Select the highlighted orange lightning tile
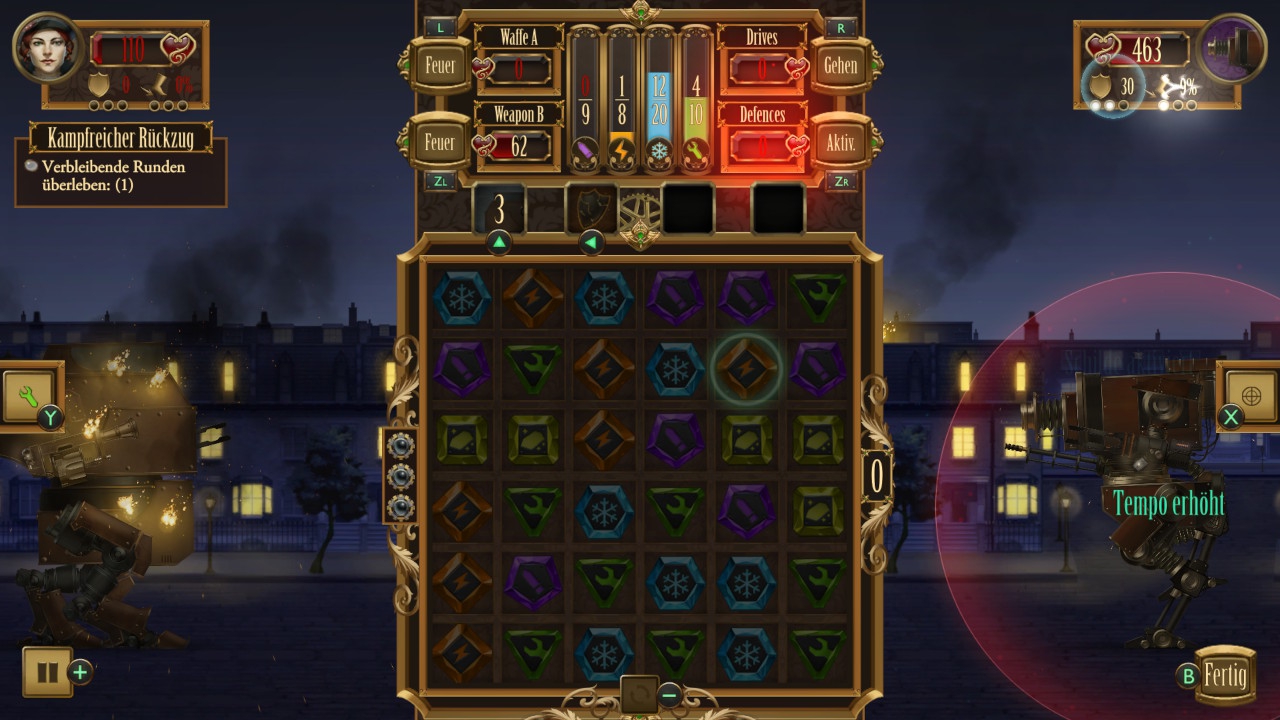 coord(745,369)
